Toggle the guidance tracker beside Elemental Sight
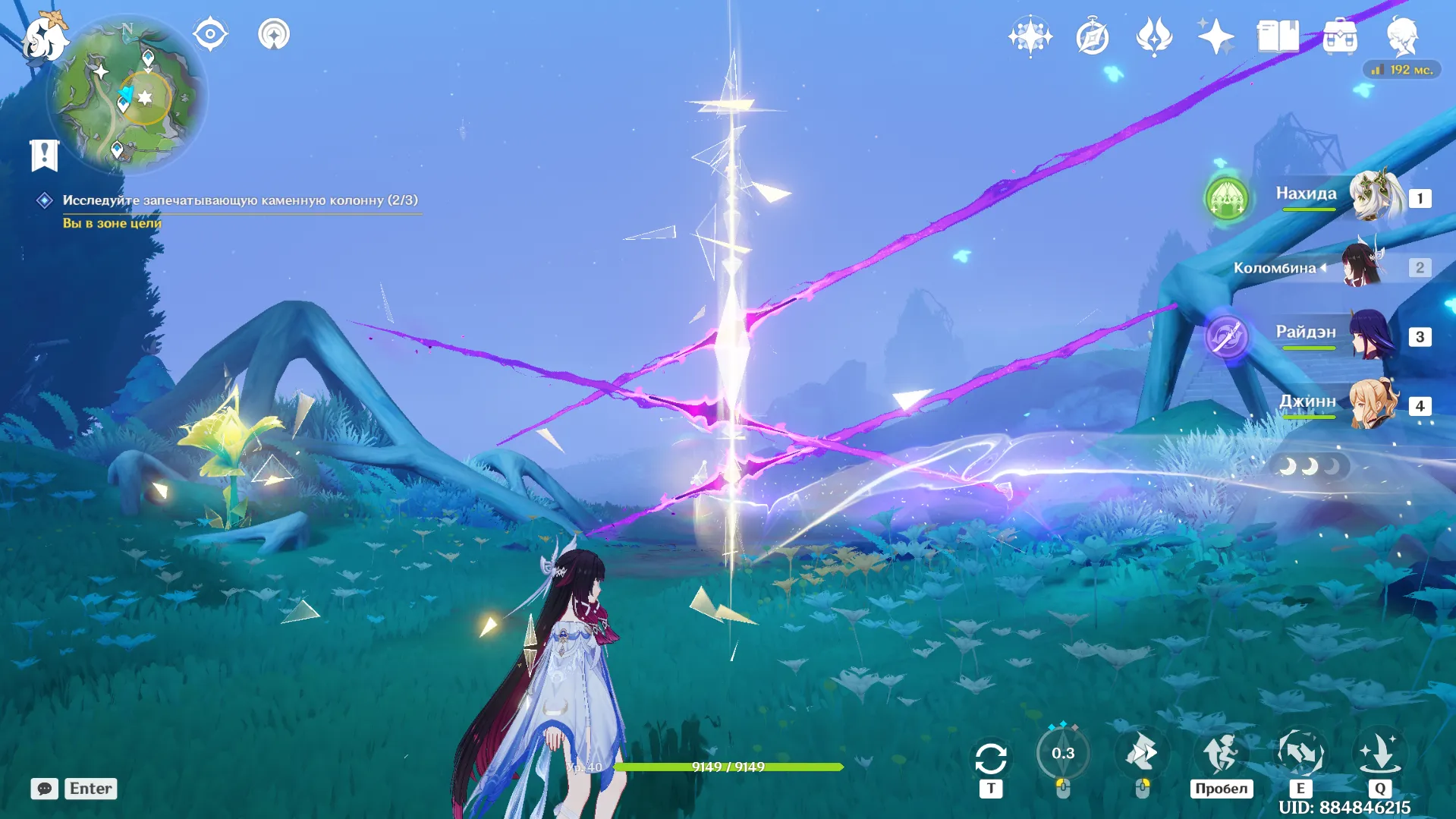 tap(275, 34)
